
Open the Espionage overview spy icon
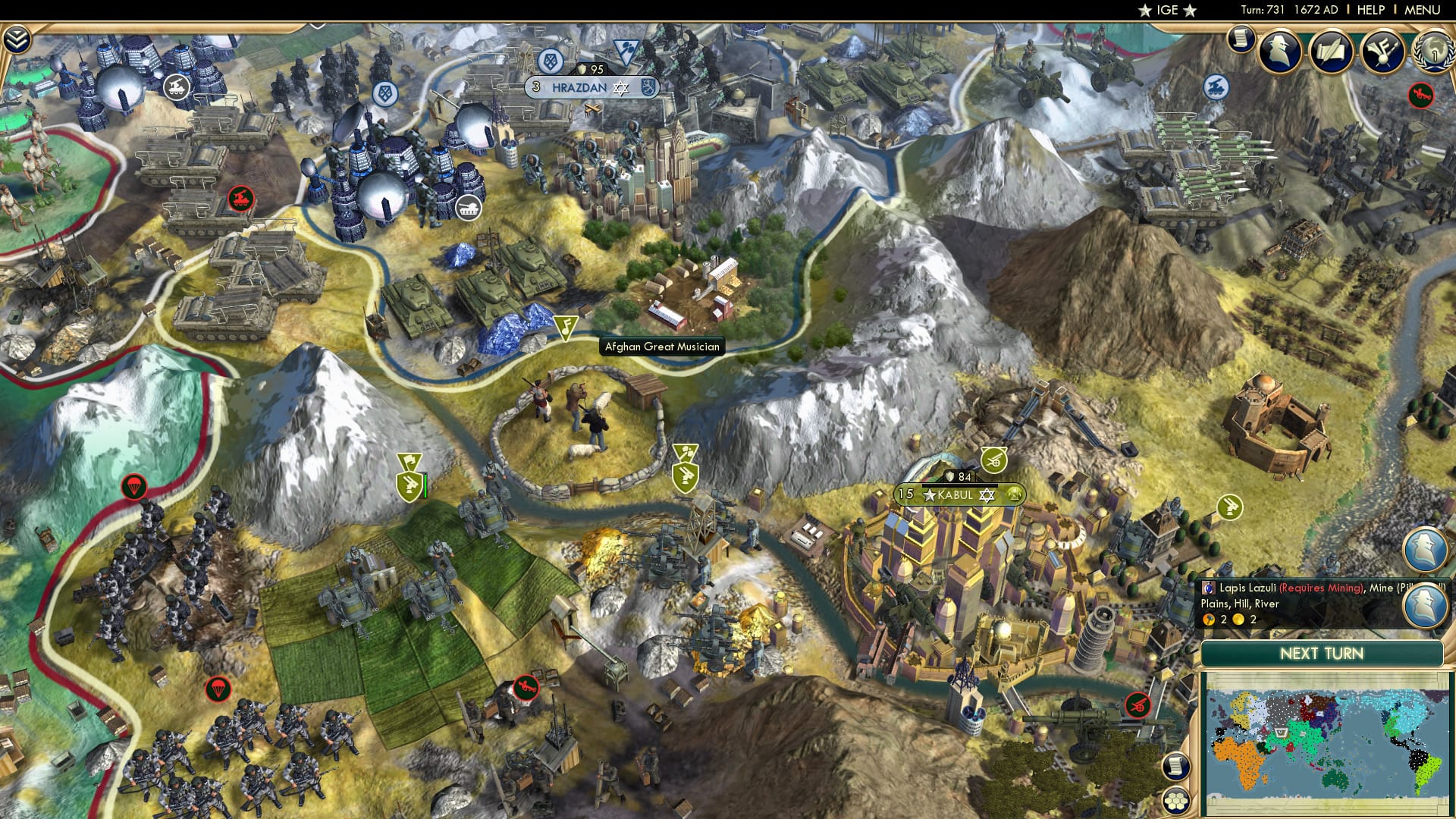click(1282, 53)
